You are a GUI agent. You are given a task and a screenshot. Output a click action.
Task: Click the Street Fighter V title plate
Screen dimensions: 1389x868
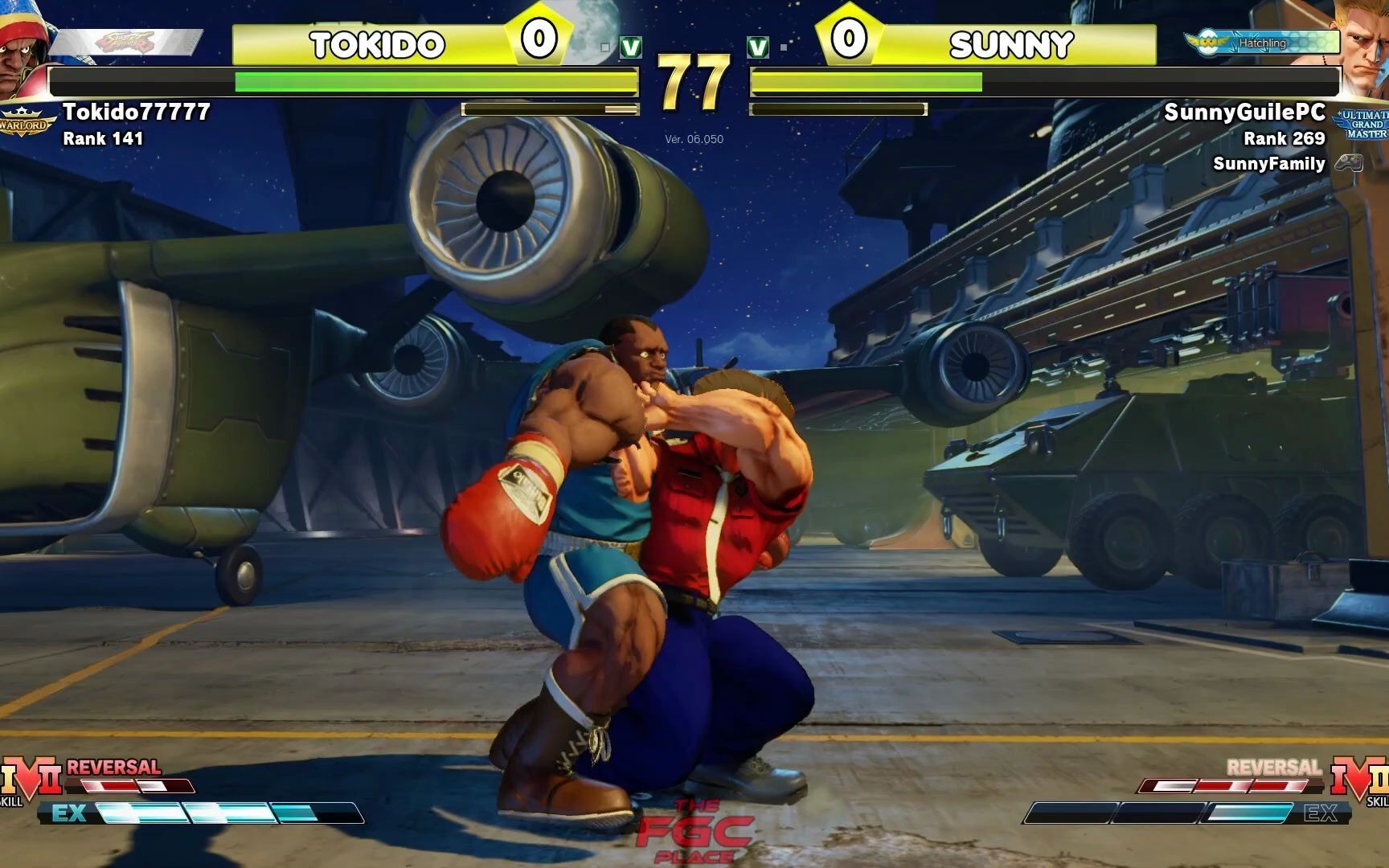[x=127, y=43]
